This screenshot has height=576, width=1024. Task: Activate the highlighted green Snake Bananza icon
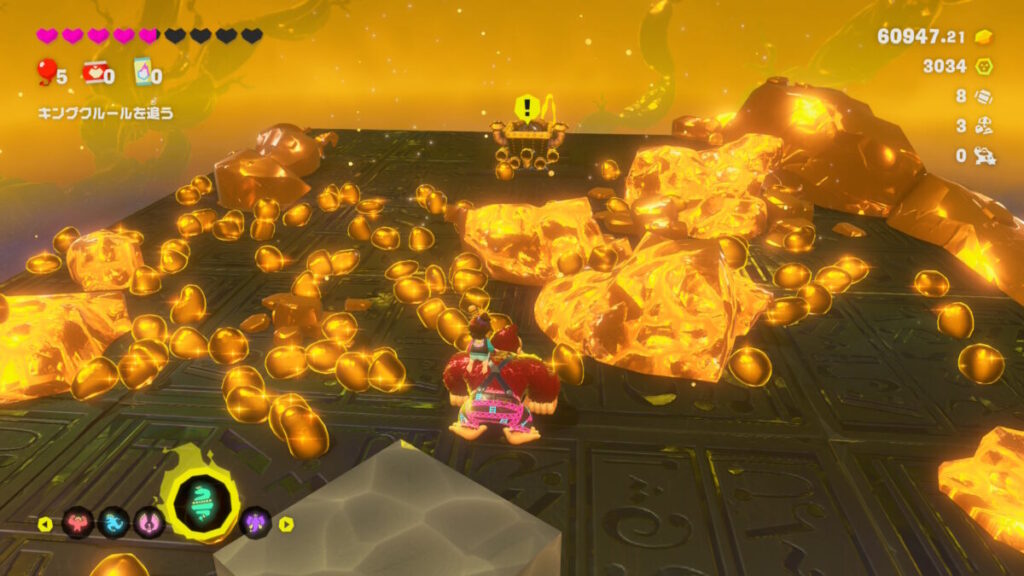(202, 505)
